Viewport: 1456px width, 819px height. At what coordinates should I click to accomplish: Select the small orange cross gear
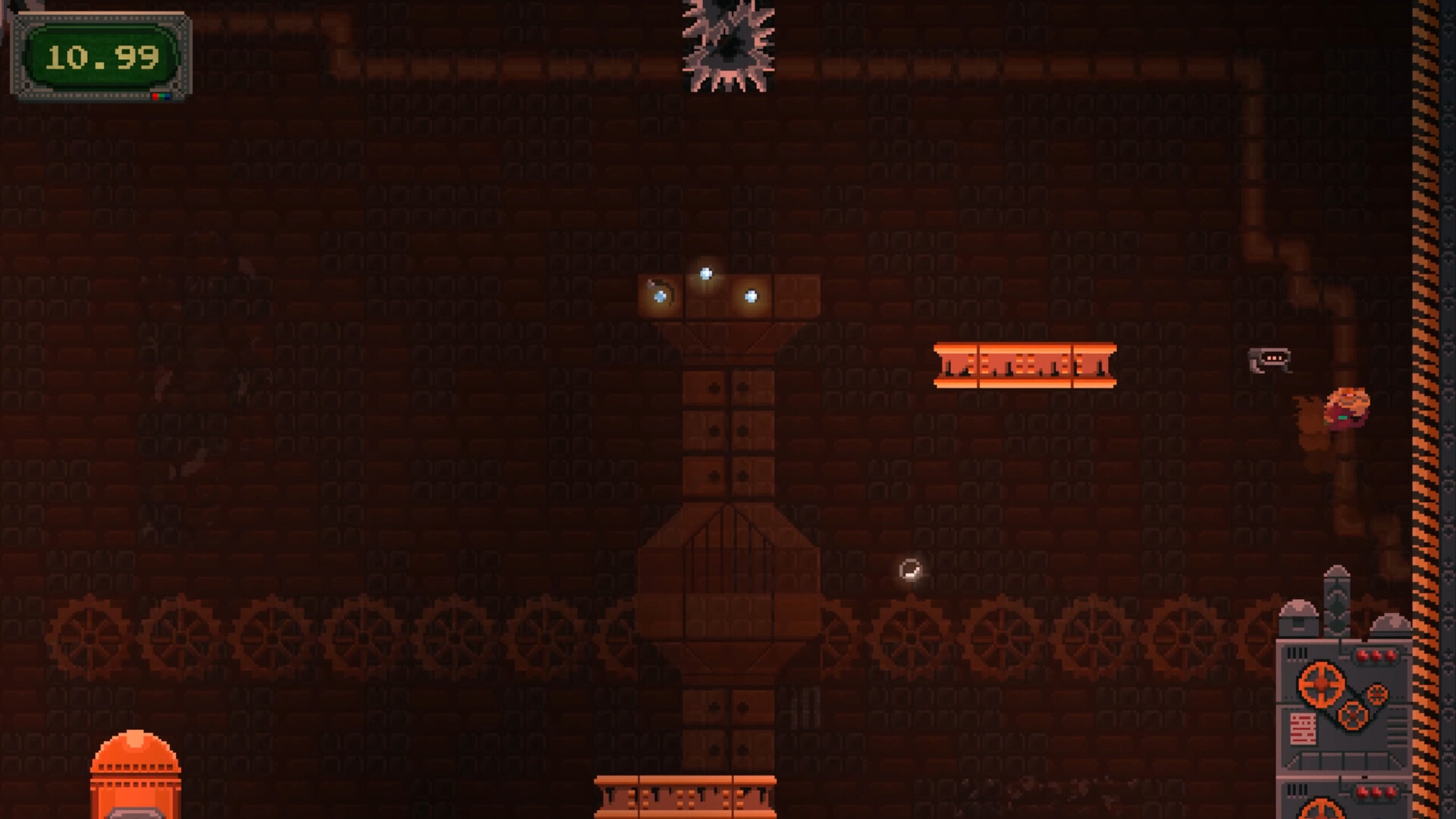pyautogui.click(x=1354, y=716)
